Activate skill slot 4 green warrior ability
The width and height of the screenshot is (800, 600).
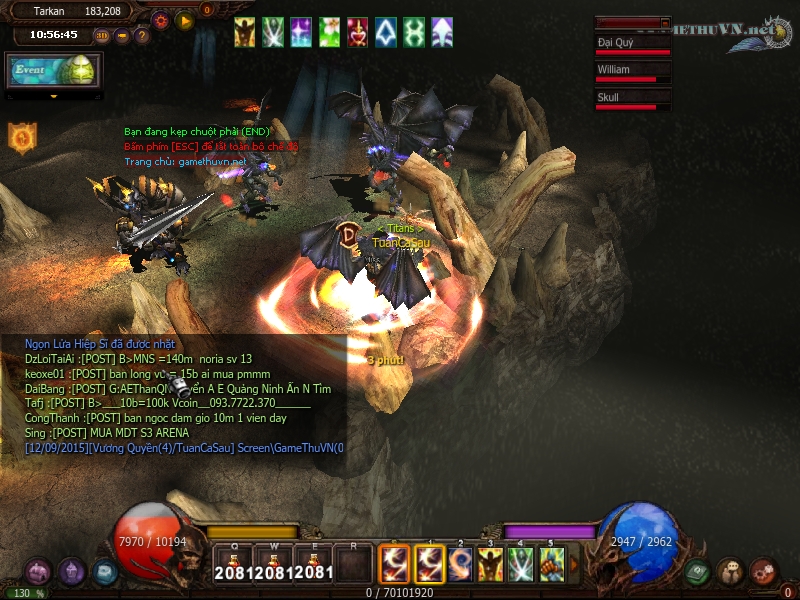coord(520,565)
